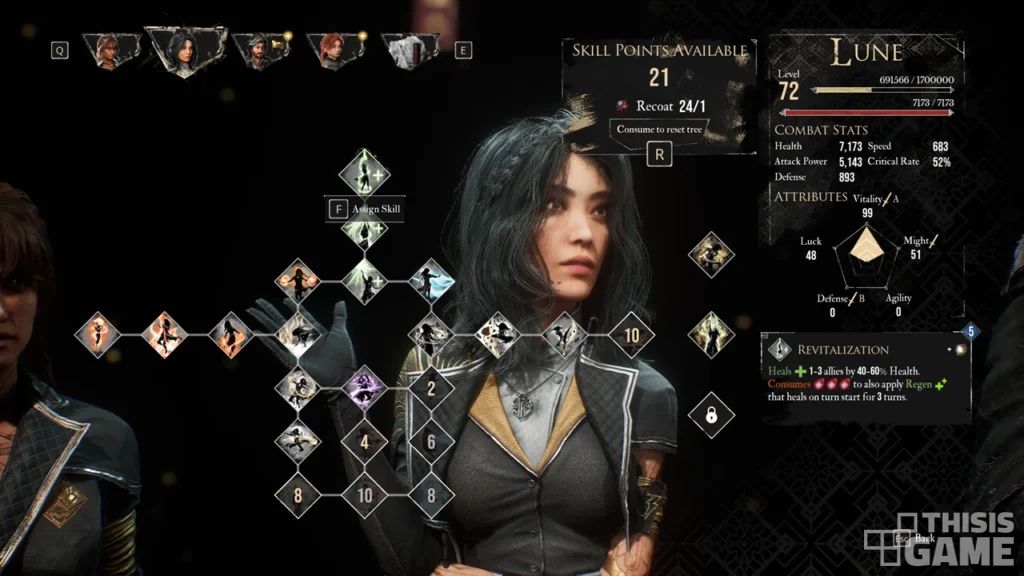Switch to the bearded man's portrait

(x=256, y=49)
